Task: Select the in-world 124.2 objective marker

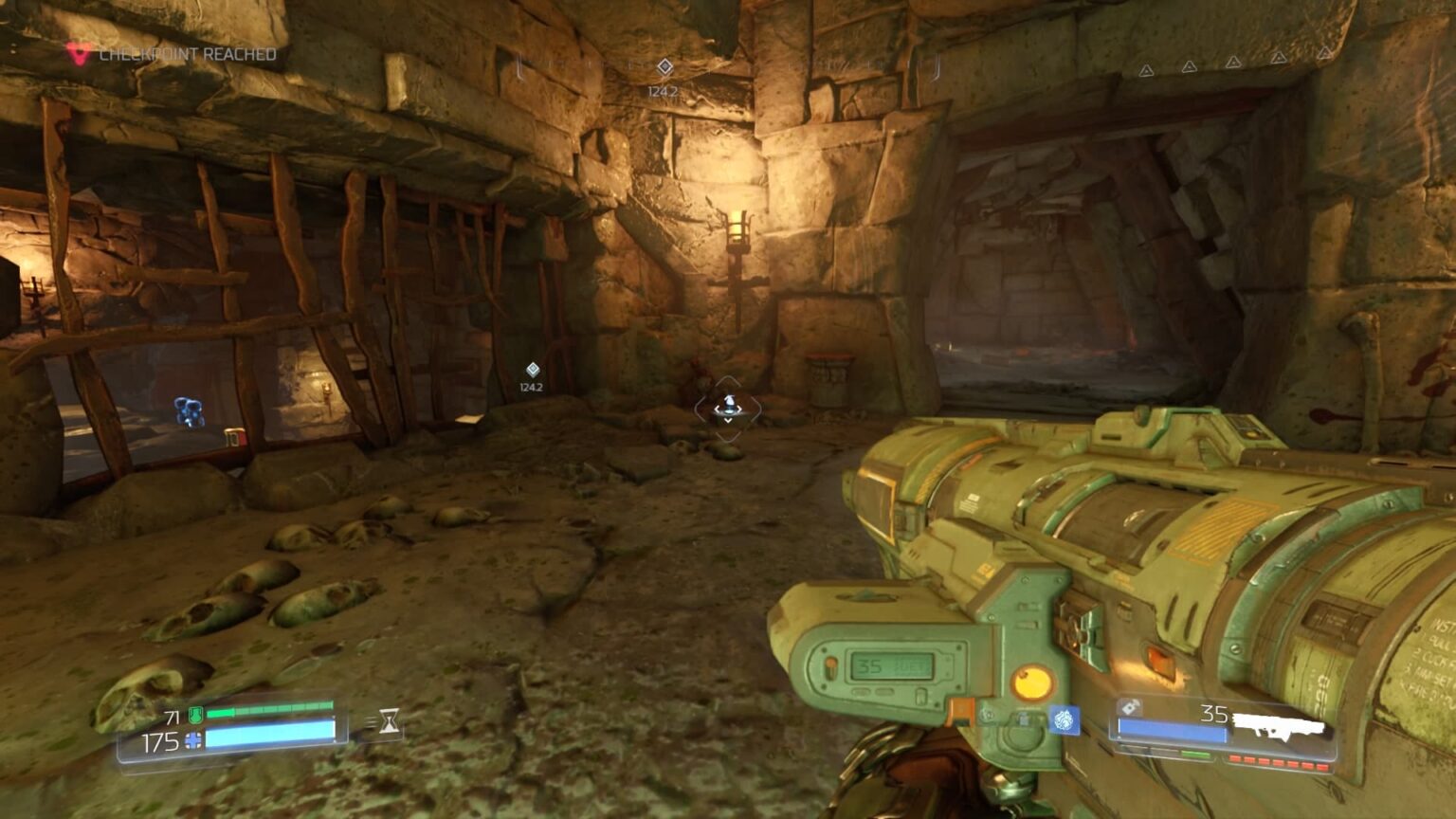Action: point(531,370)
